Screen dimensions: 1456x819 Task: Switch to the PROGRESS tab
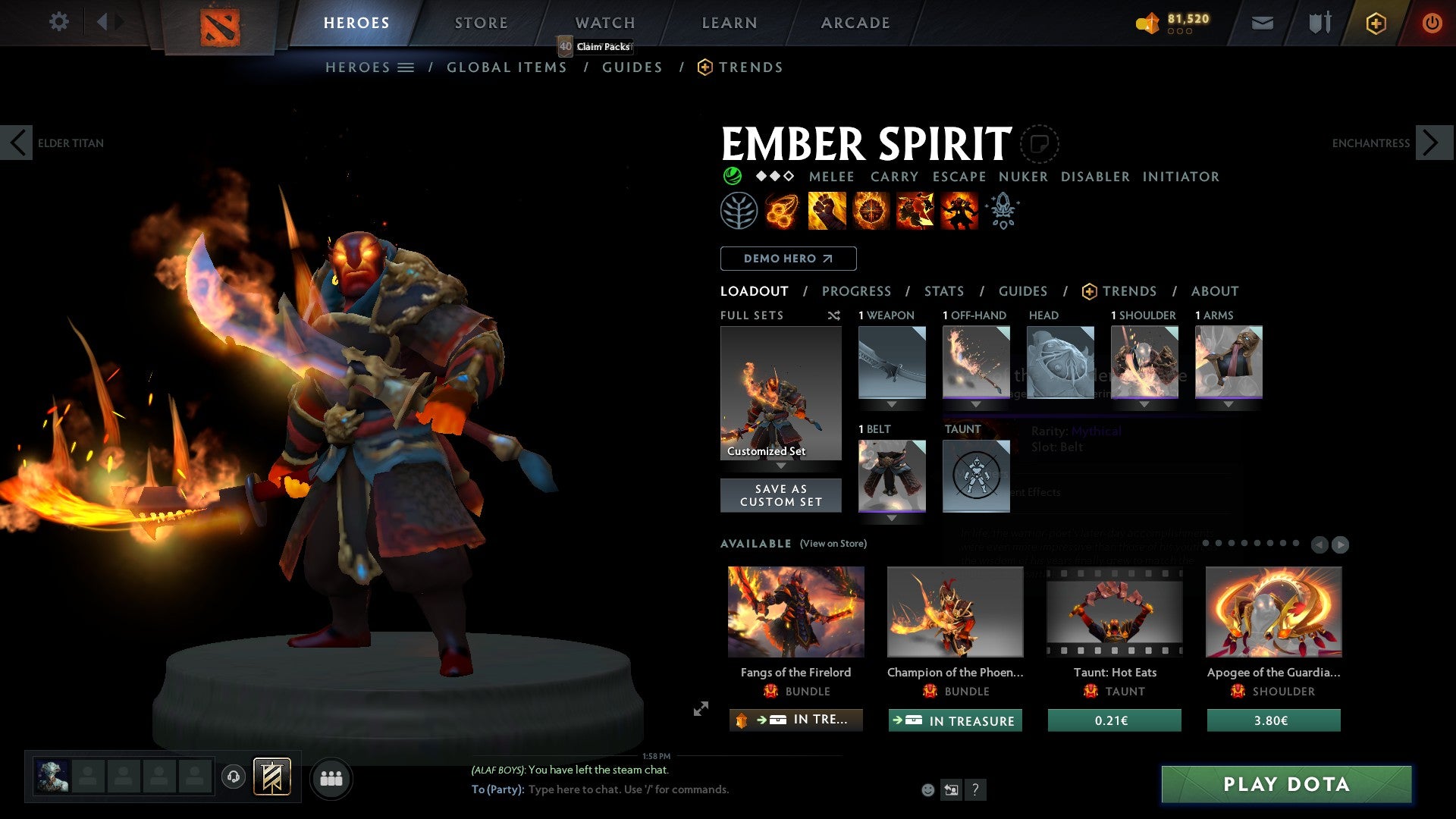(857, 291)
